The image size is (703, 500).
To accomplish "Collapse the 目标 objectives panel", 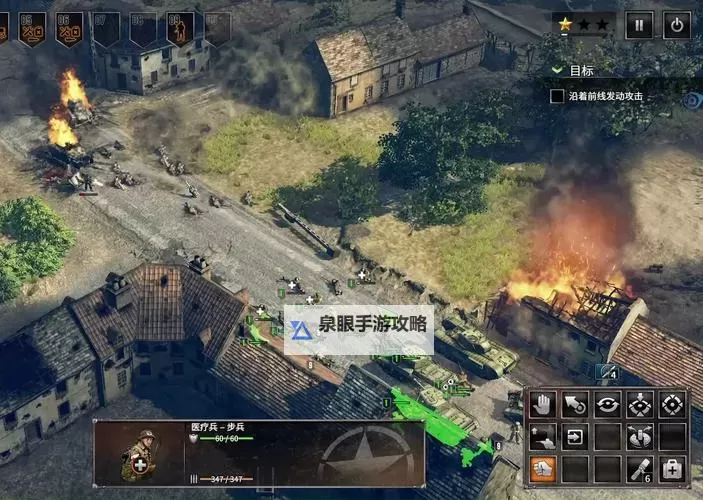I will (557, 71).
